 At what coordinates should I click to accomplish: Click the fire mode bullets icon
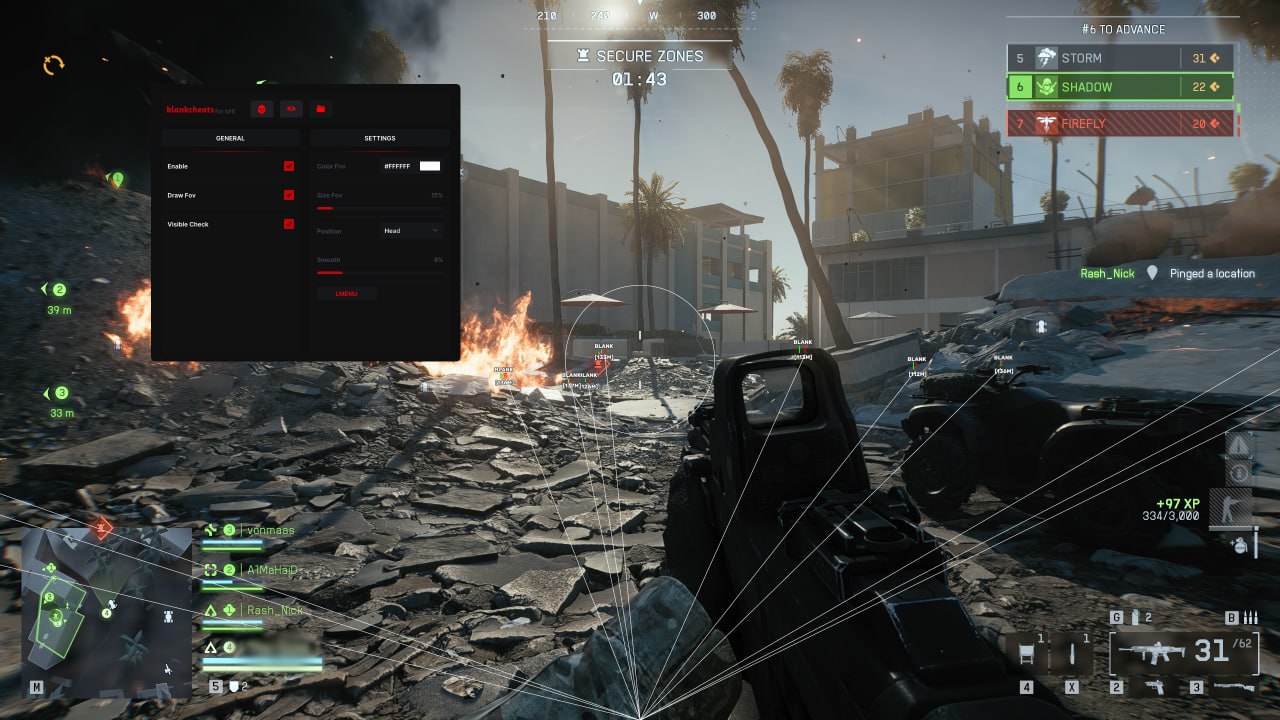tap(1249, 617)
